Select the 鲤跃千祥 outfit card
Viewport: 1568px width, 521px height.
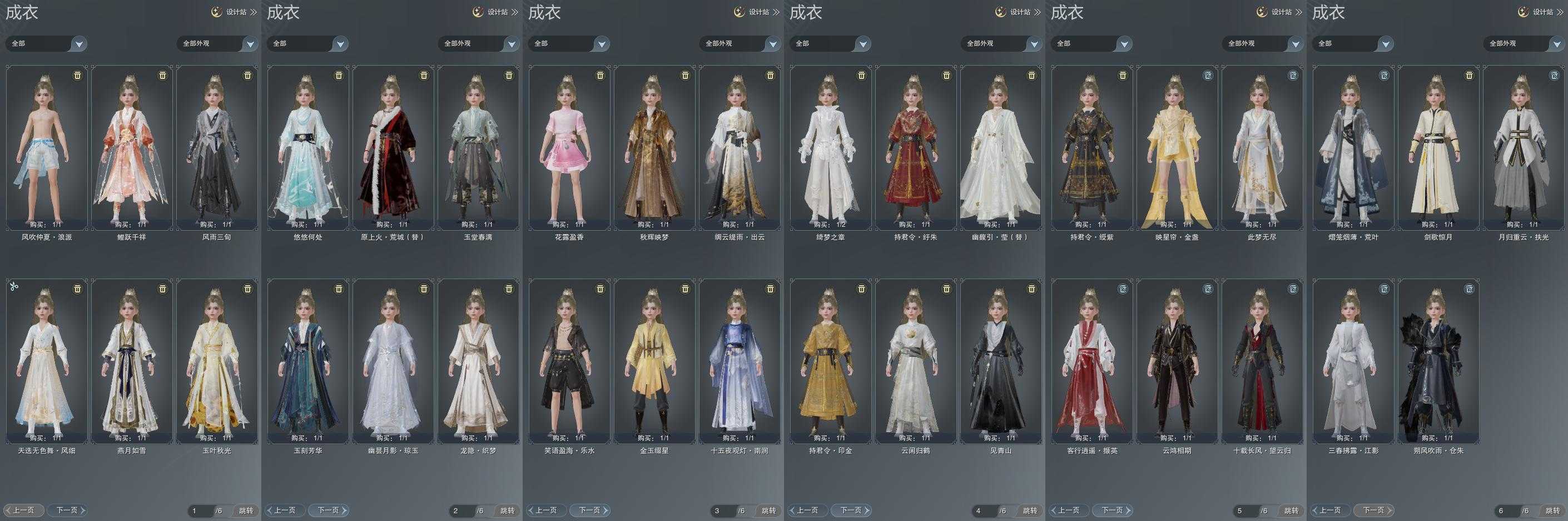pyautogui.click(x=131, y=148)
